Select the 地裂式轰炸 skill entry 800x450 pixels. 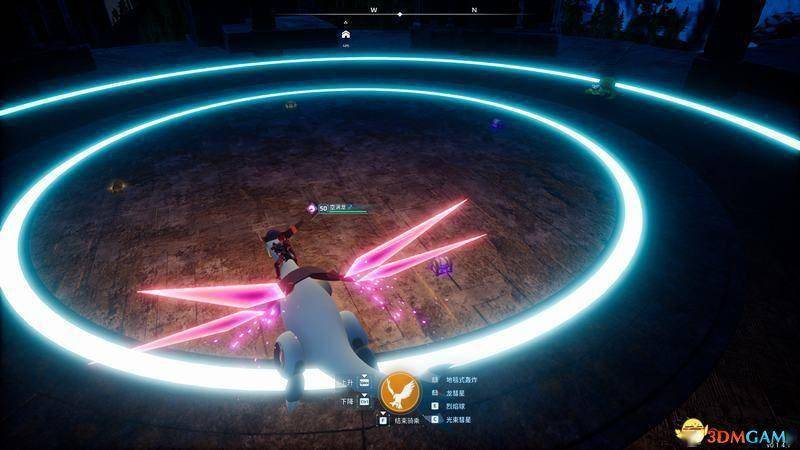[462, 381]
